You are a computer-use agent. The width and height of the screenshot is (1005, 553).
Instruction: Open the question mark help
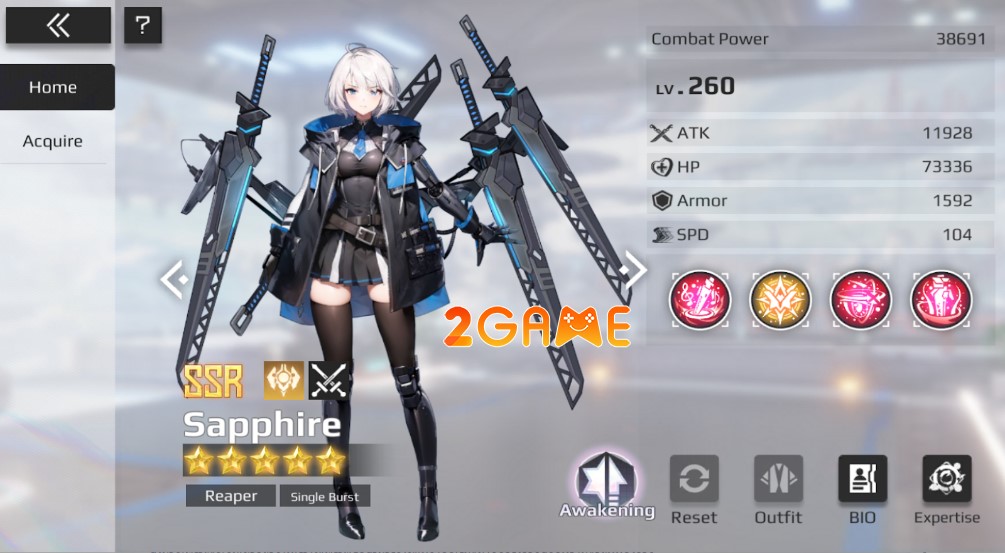143,25
